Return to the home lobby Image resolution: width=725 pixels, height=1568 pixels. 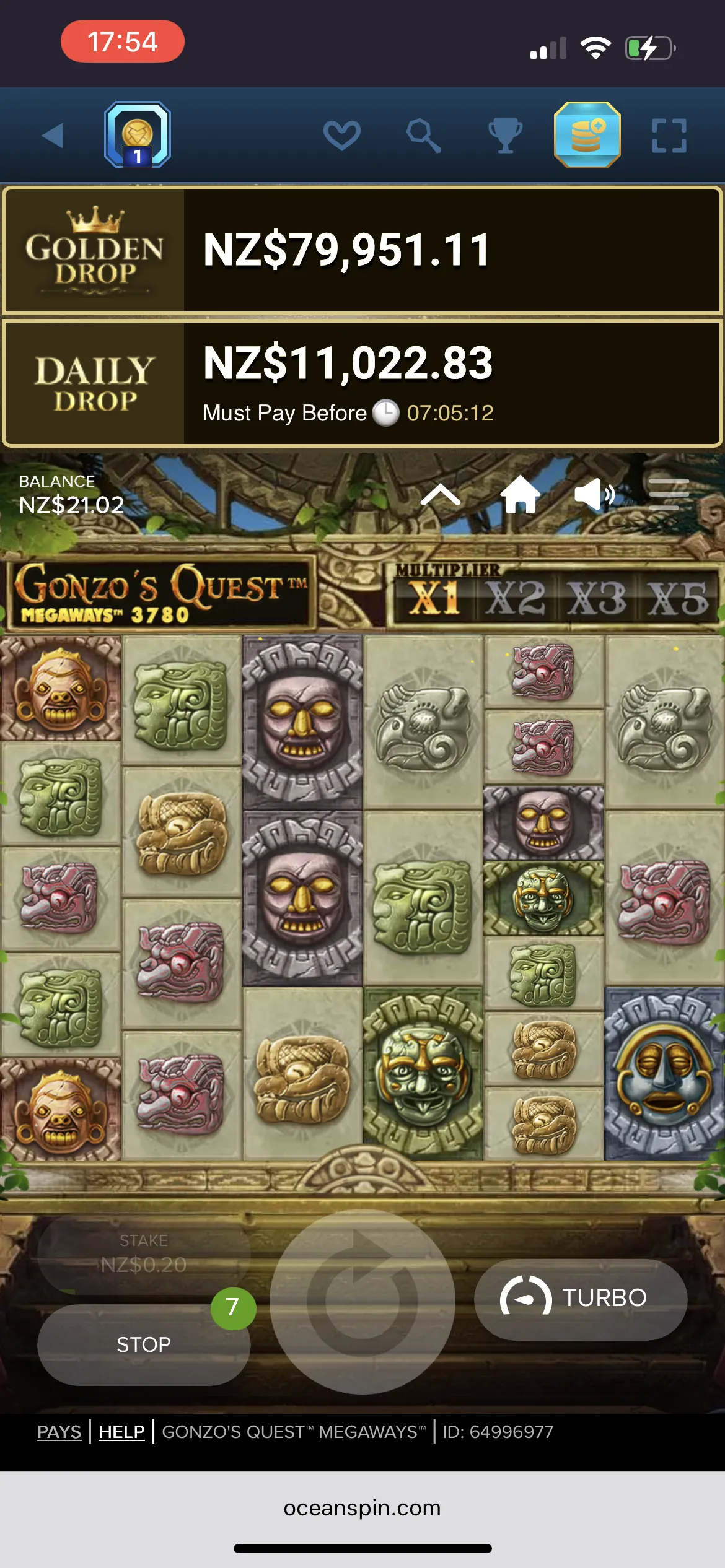(x=520, y=495)
